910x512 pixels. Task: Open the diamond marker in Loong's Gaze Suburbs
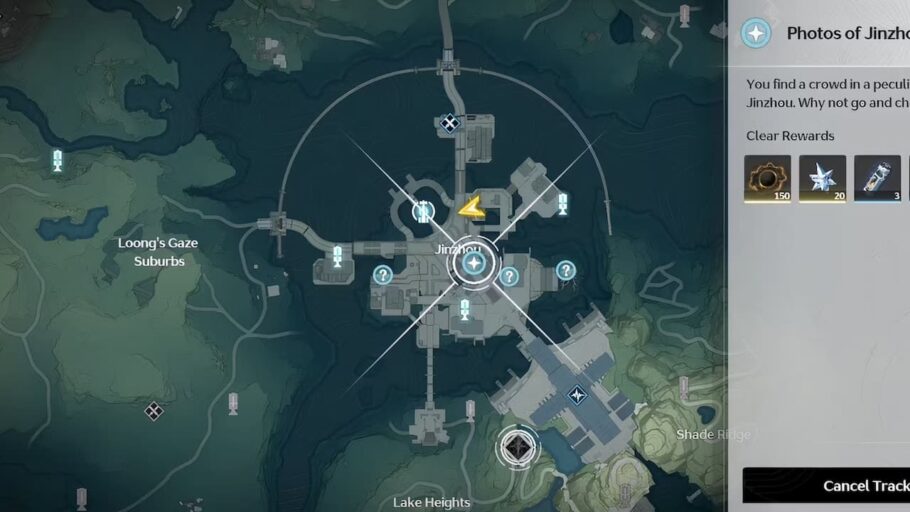pos(153,410)
